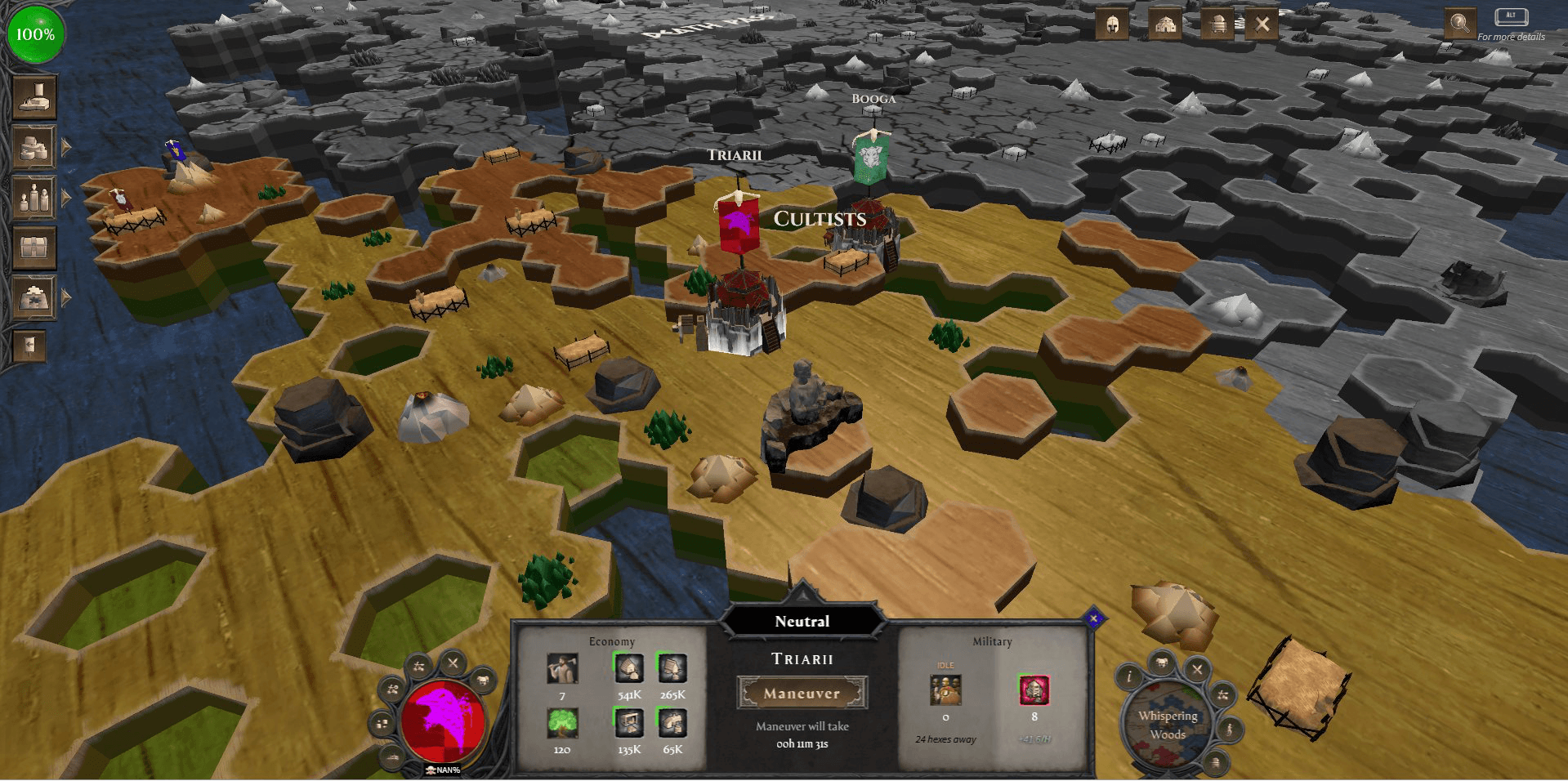This screenshot has width=1568, height=781.
Task: Select the idle soldiers icon under Military
Action: (945, 690)
